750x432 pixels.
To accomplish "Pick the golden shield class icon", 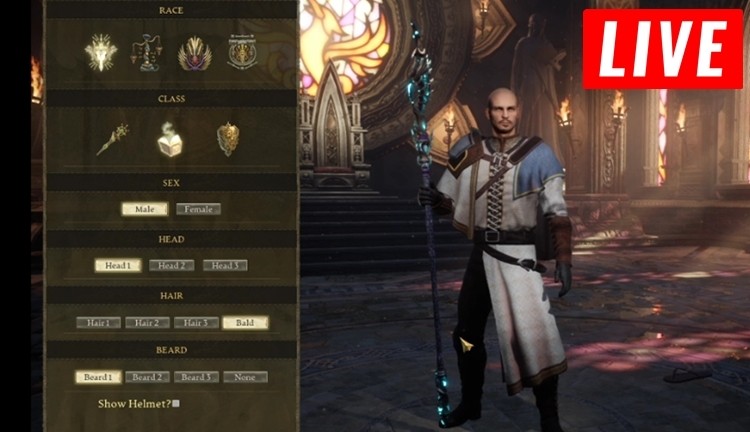I will pyautogui.click(x=228, y=139).
